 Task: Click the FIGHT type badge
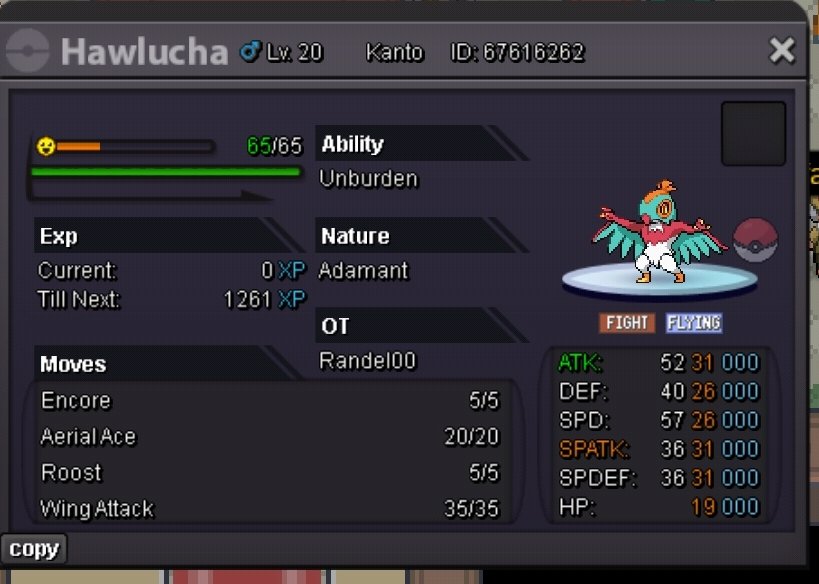pyautogui.click(x=627, y=323)
